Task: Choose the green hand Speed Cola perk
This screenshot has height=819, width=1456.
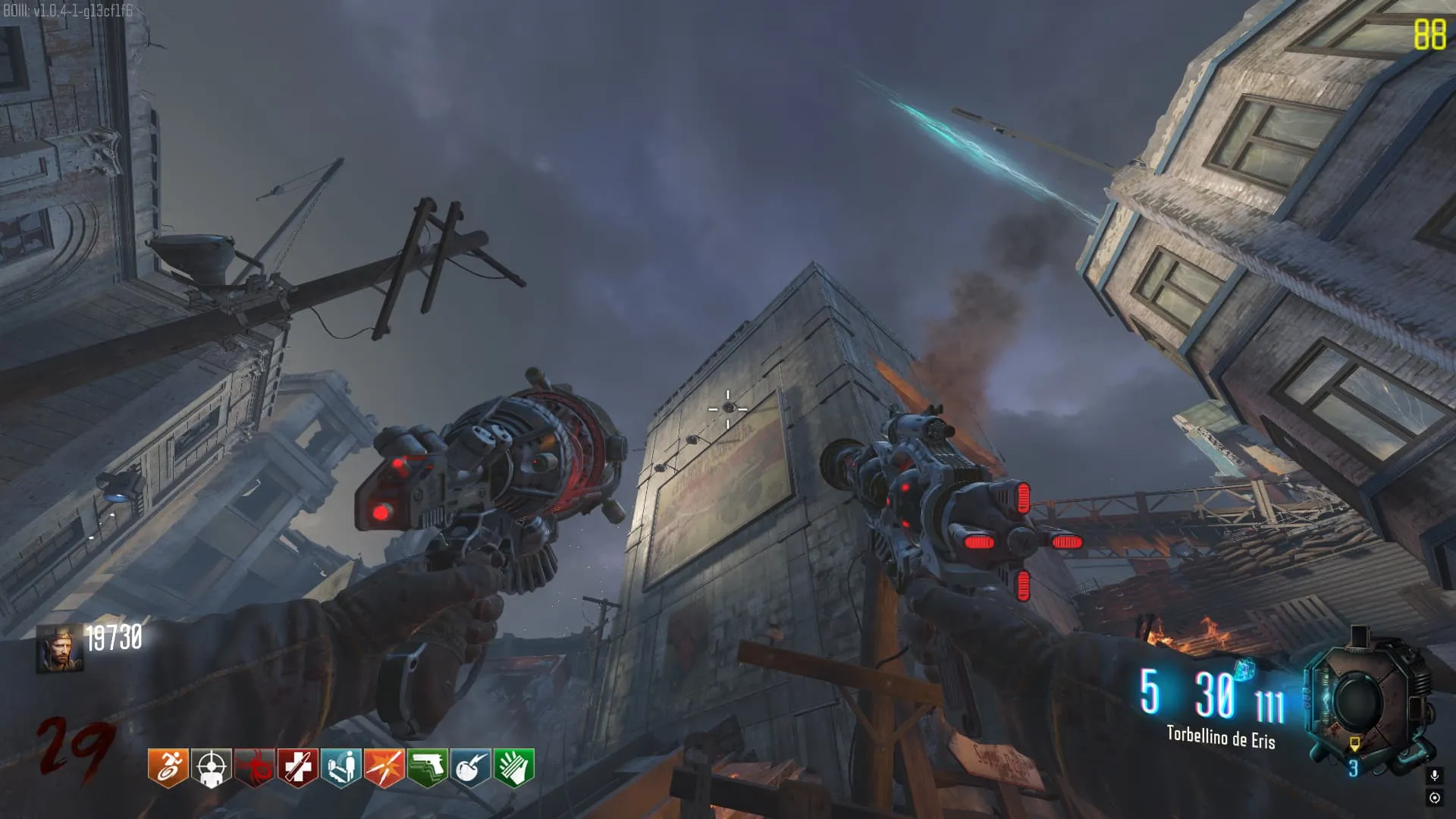Action: point(513,767)
